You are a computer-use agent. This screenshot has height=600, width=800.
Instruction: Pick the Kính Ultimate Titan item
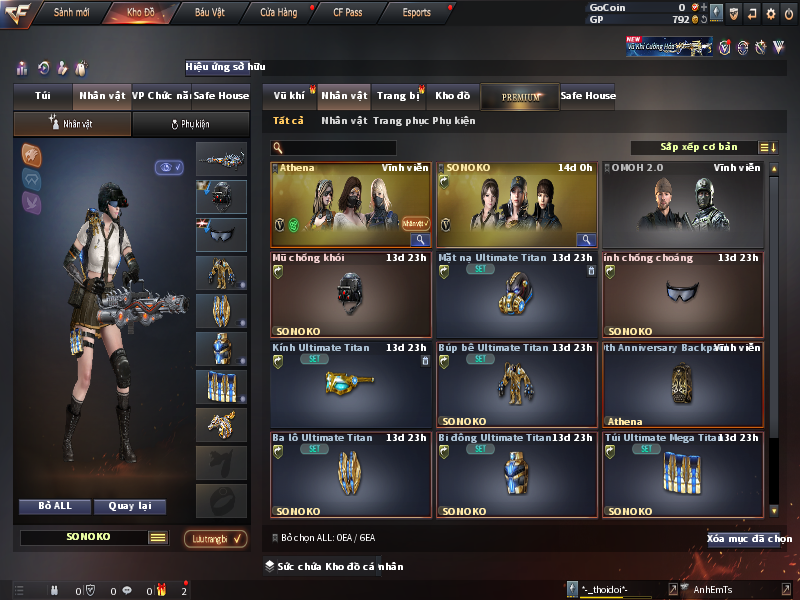point(351,384)
